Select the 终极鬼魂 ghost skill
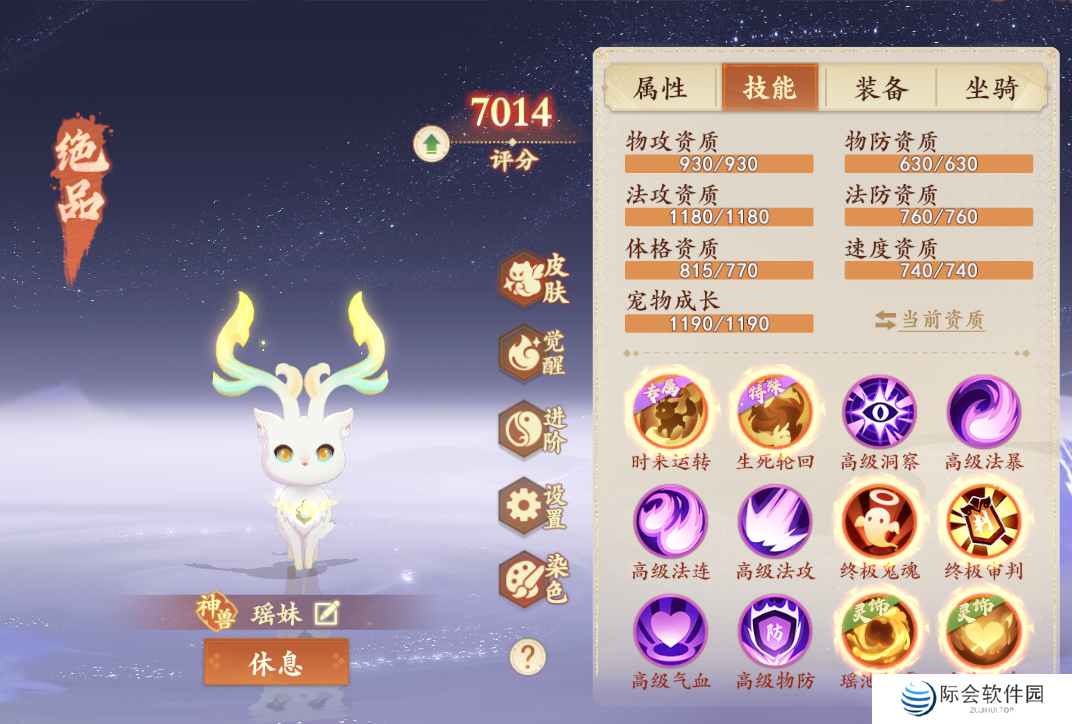 tap(880, 521)
